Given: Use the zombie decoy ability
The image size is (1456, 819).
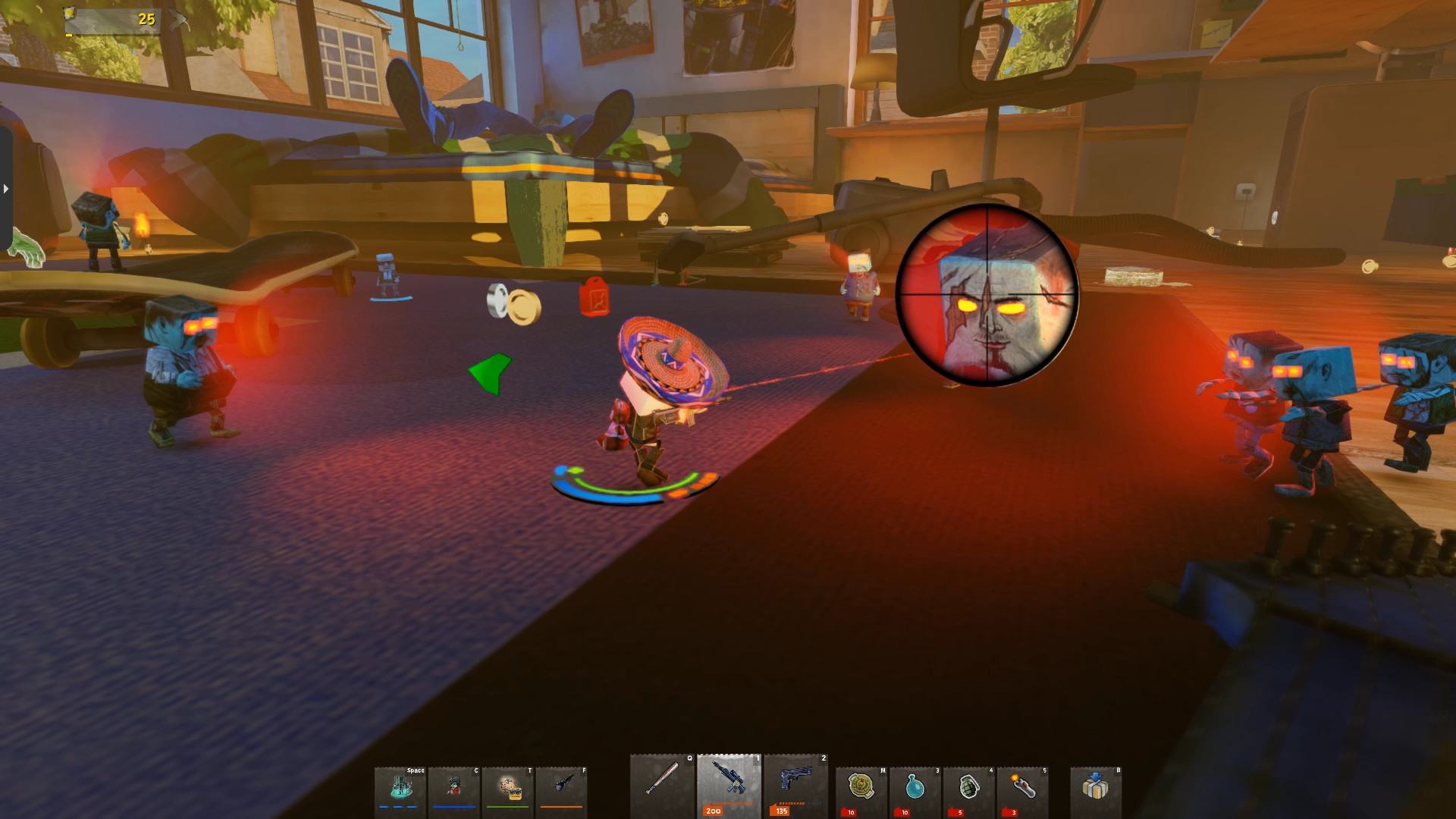Looking at the screenshot, I should (x=453, y=789).
